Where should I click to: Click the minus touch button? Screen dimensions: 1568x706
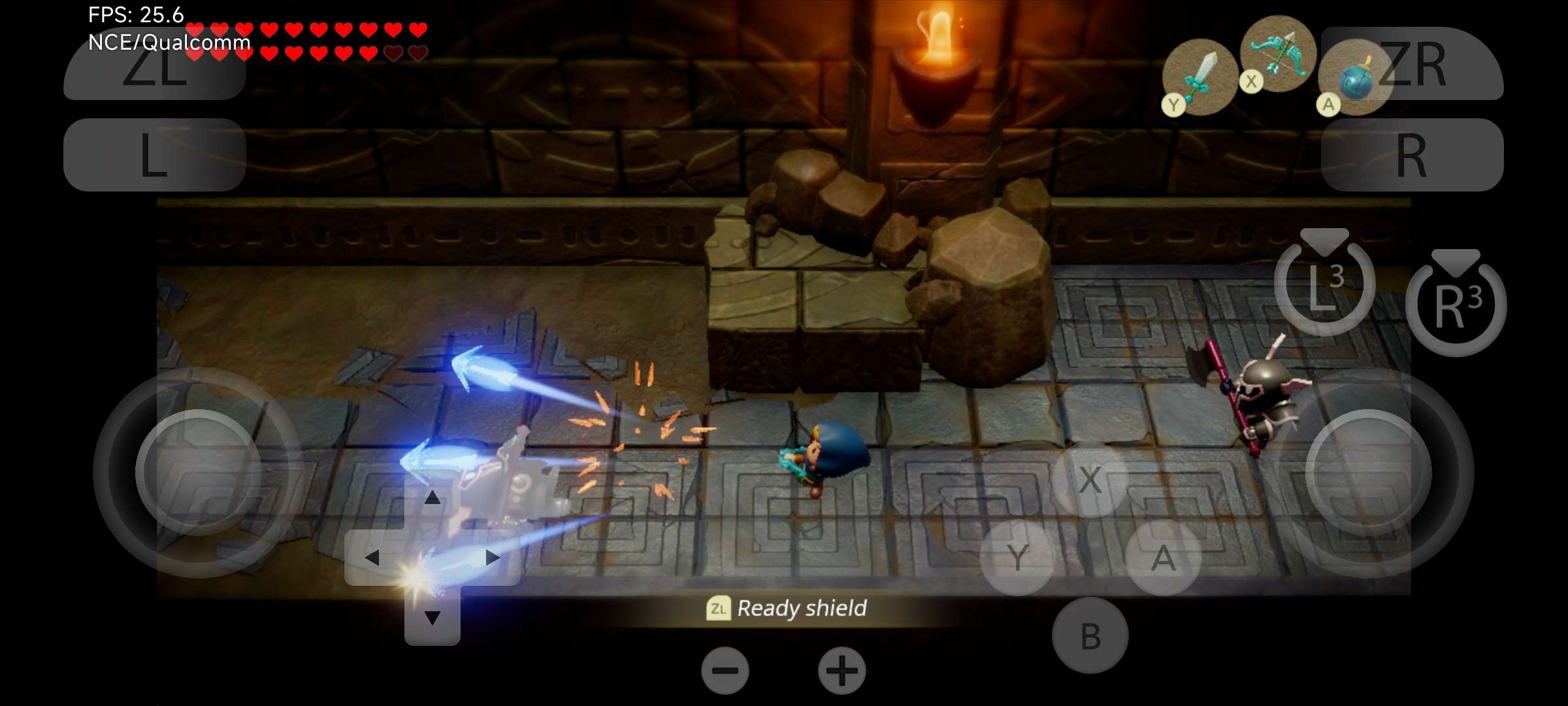pyautogui.click(x=725, y=671)
